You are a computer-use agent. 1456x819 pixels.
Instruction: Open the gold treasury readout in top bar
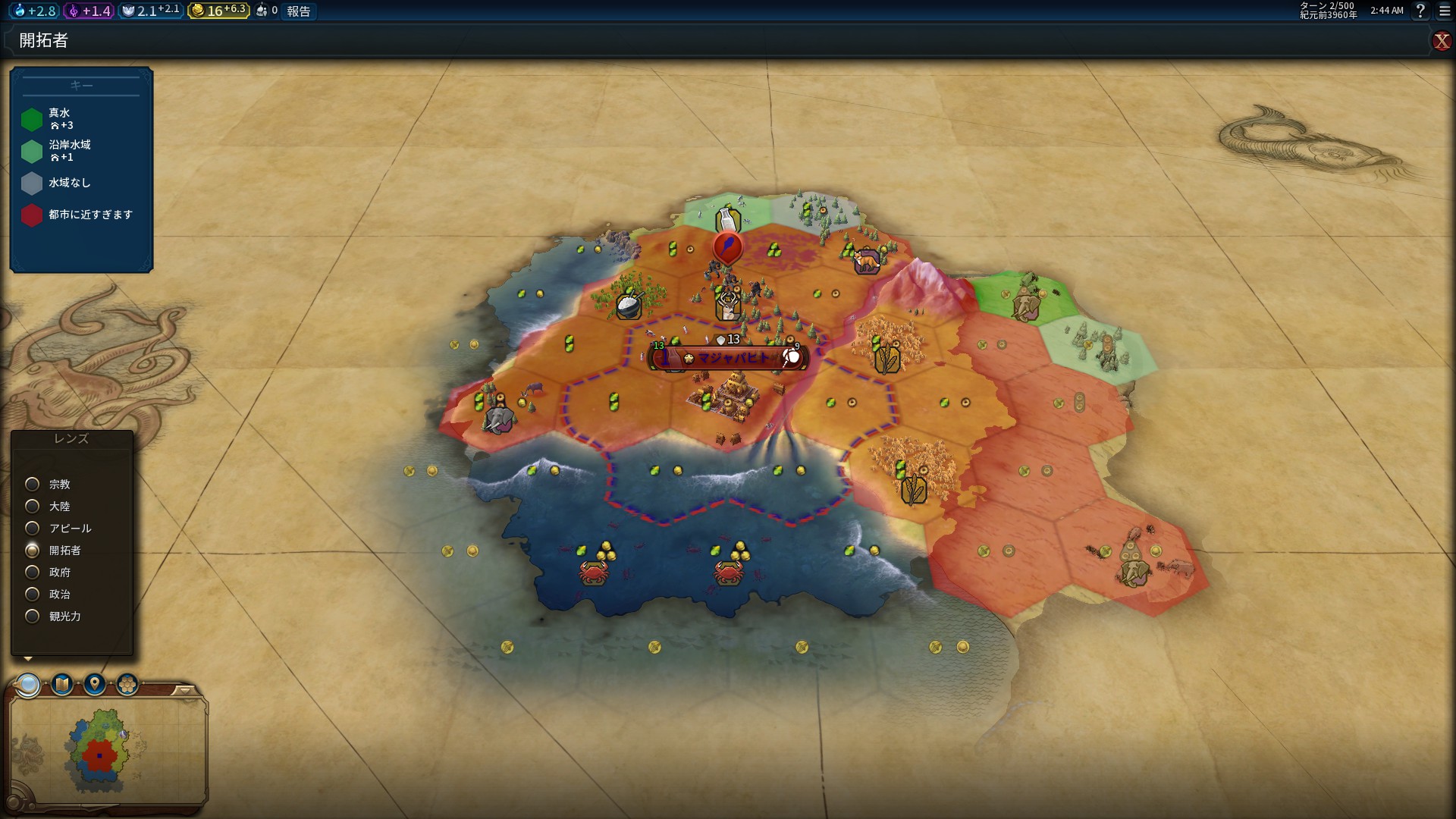(x=219, y=11)
